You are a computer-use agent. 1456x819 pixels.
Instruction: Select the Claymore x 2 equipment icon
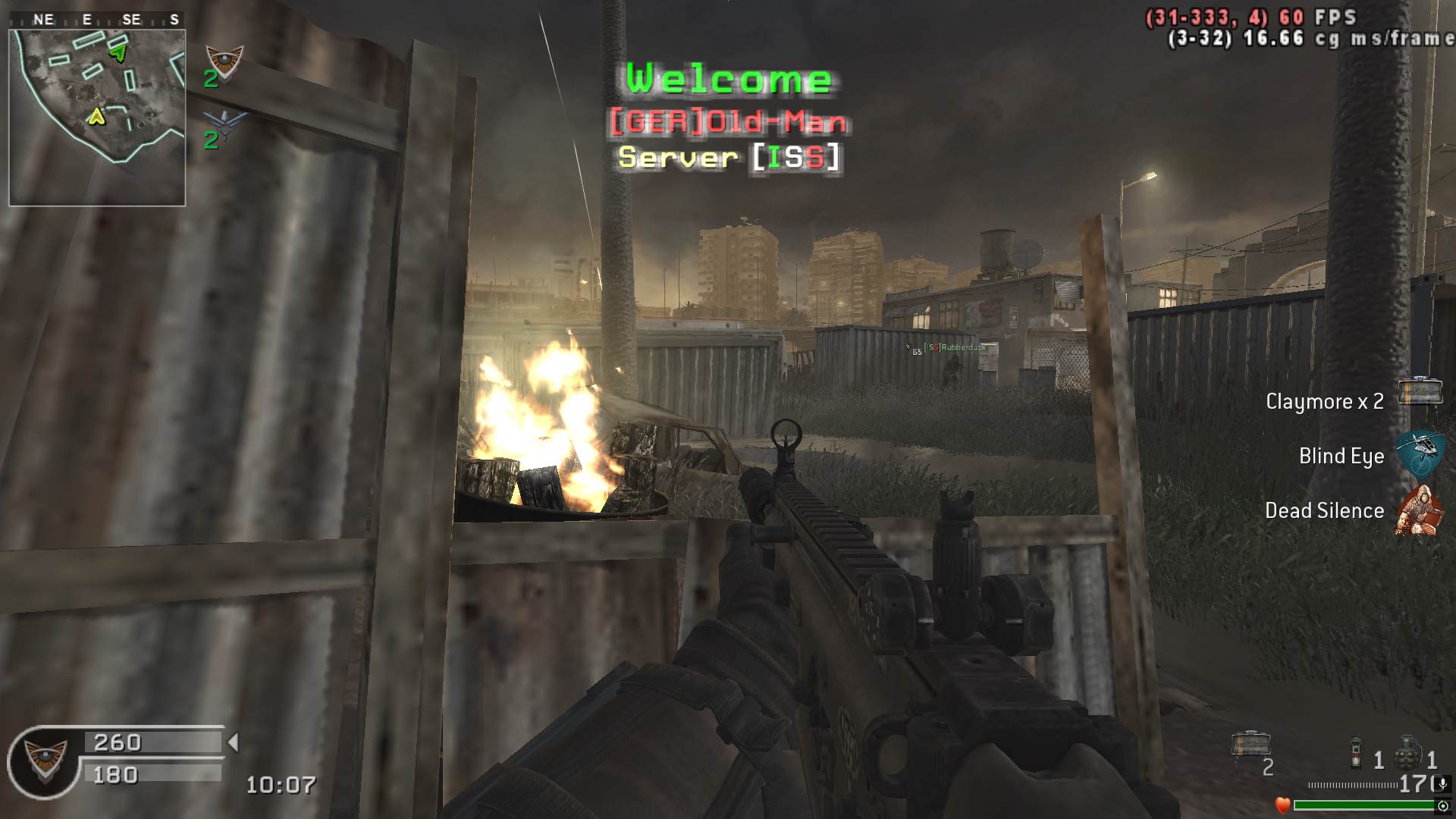pos(1419,392)
